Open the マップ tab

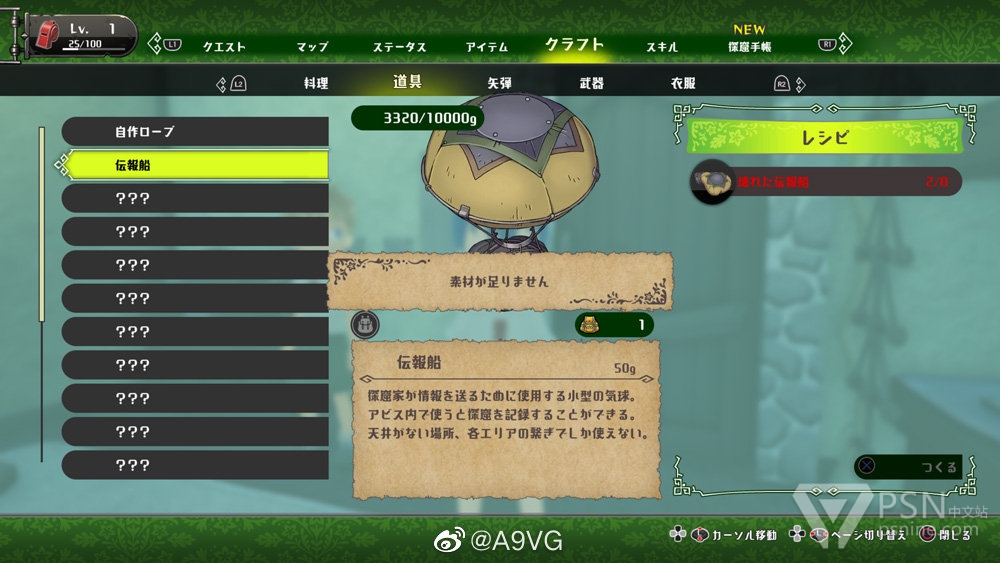pyautogui.click(x=312, y=47)
